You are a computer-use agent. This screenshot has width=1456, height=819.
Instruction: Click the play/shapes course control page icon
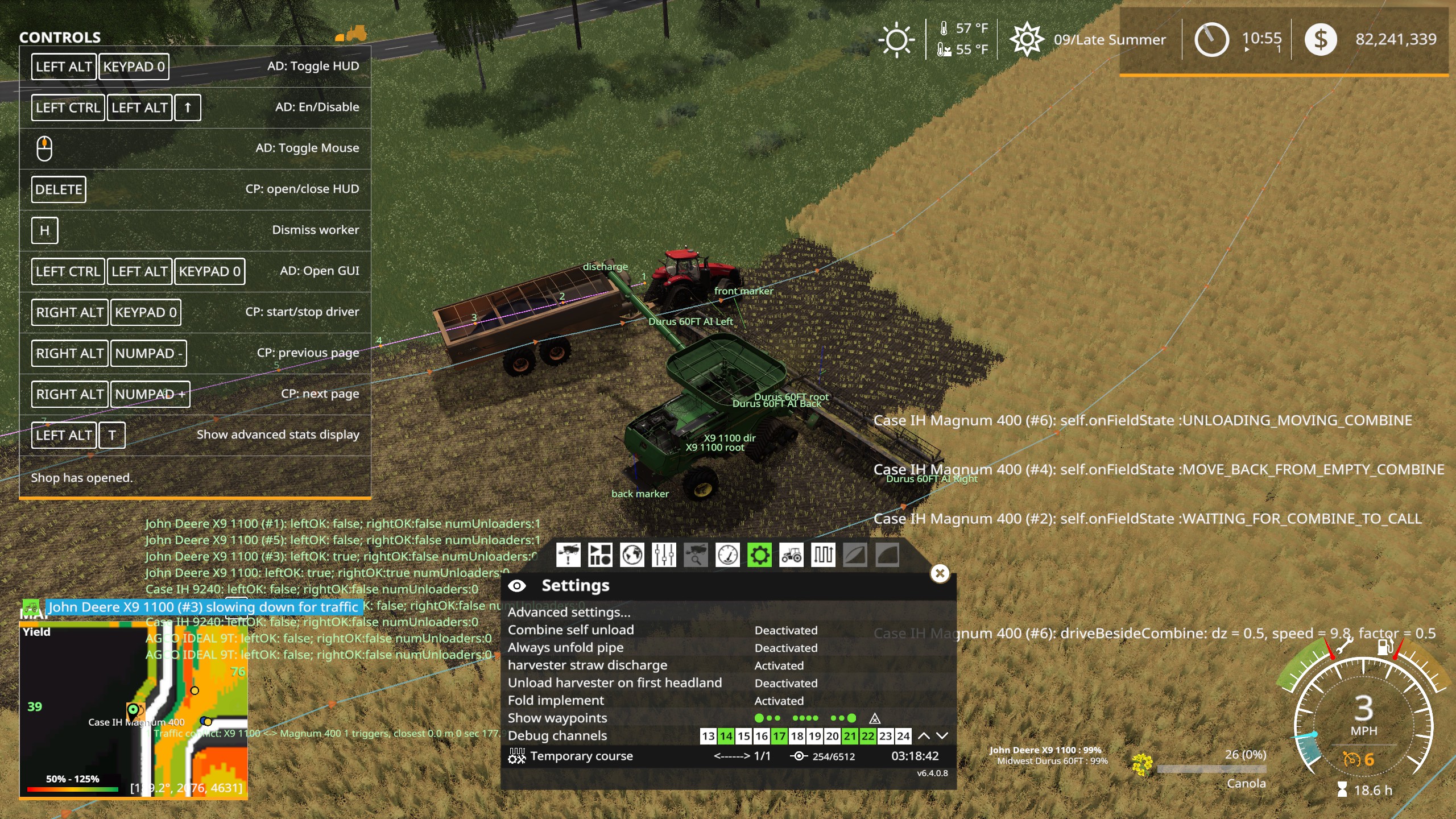coord(599,555)
